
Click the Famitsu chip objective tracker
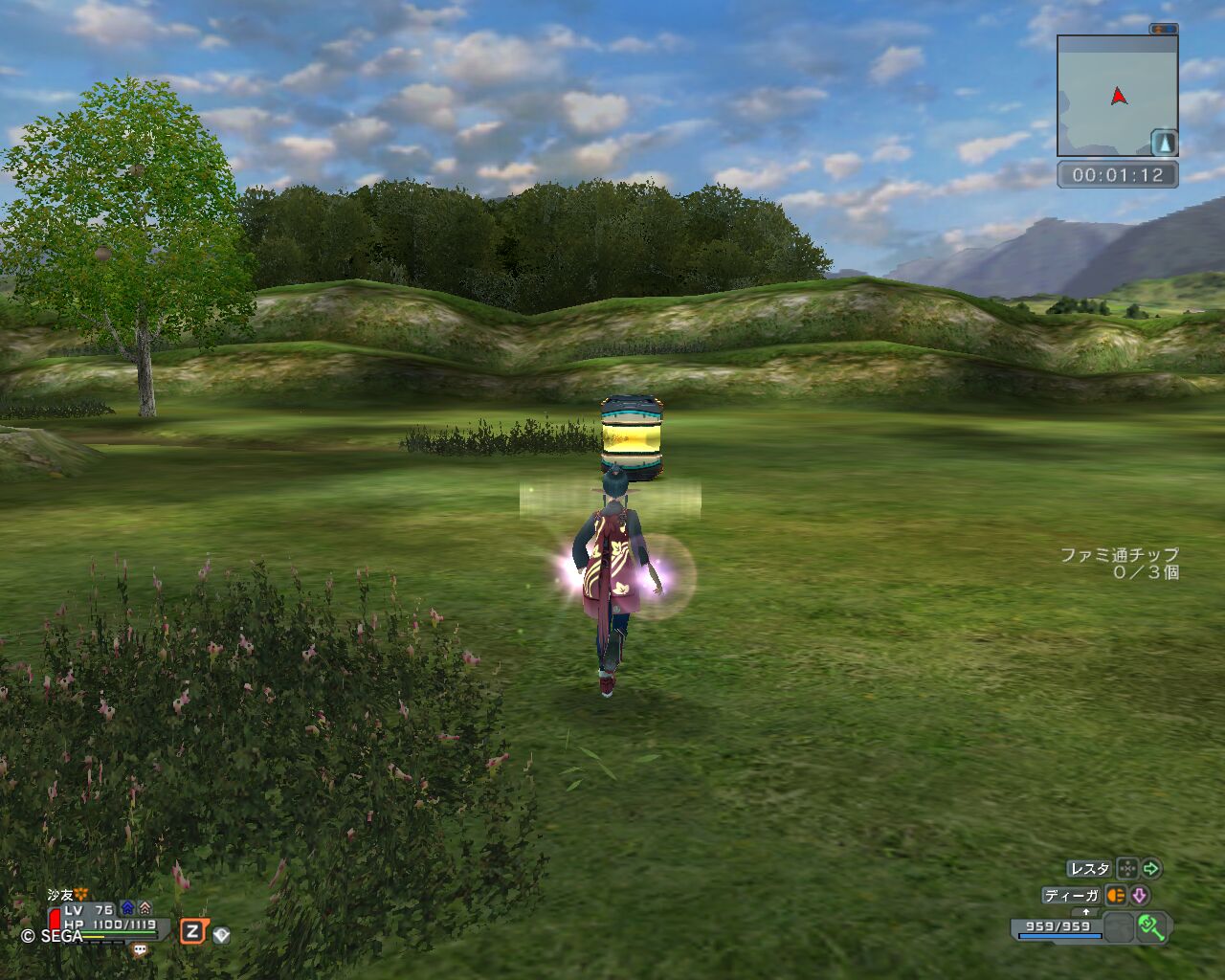pyautogui.click(x=1120, y=563)
